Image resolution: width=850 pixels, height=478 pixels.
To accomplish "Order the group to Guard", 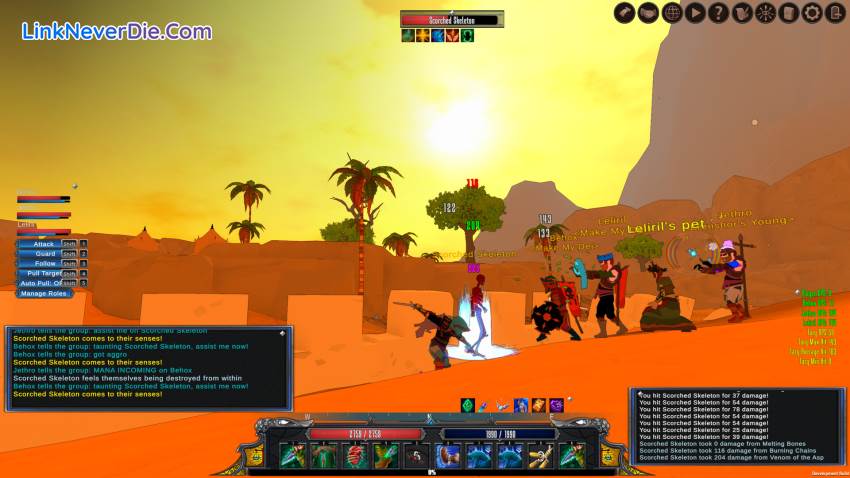I will [44, 254].
